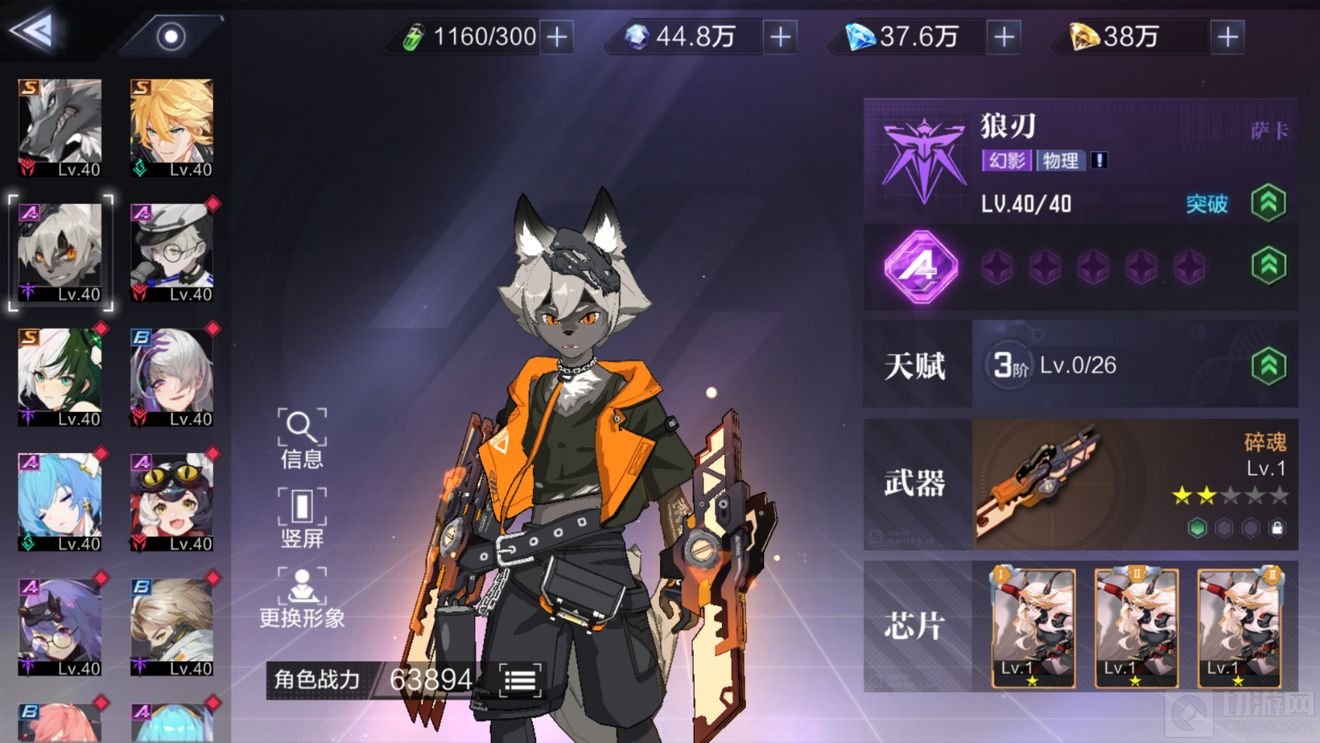The height and width of the screenshot is (743, 1320).
Task: Select the S-rank grey wolf portrait
Action: tap(60, 129)
